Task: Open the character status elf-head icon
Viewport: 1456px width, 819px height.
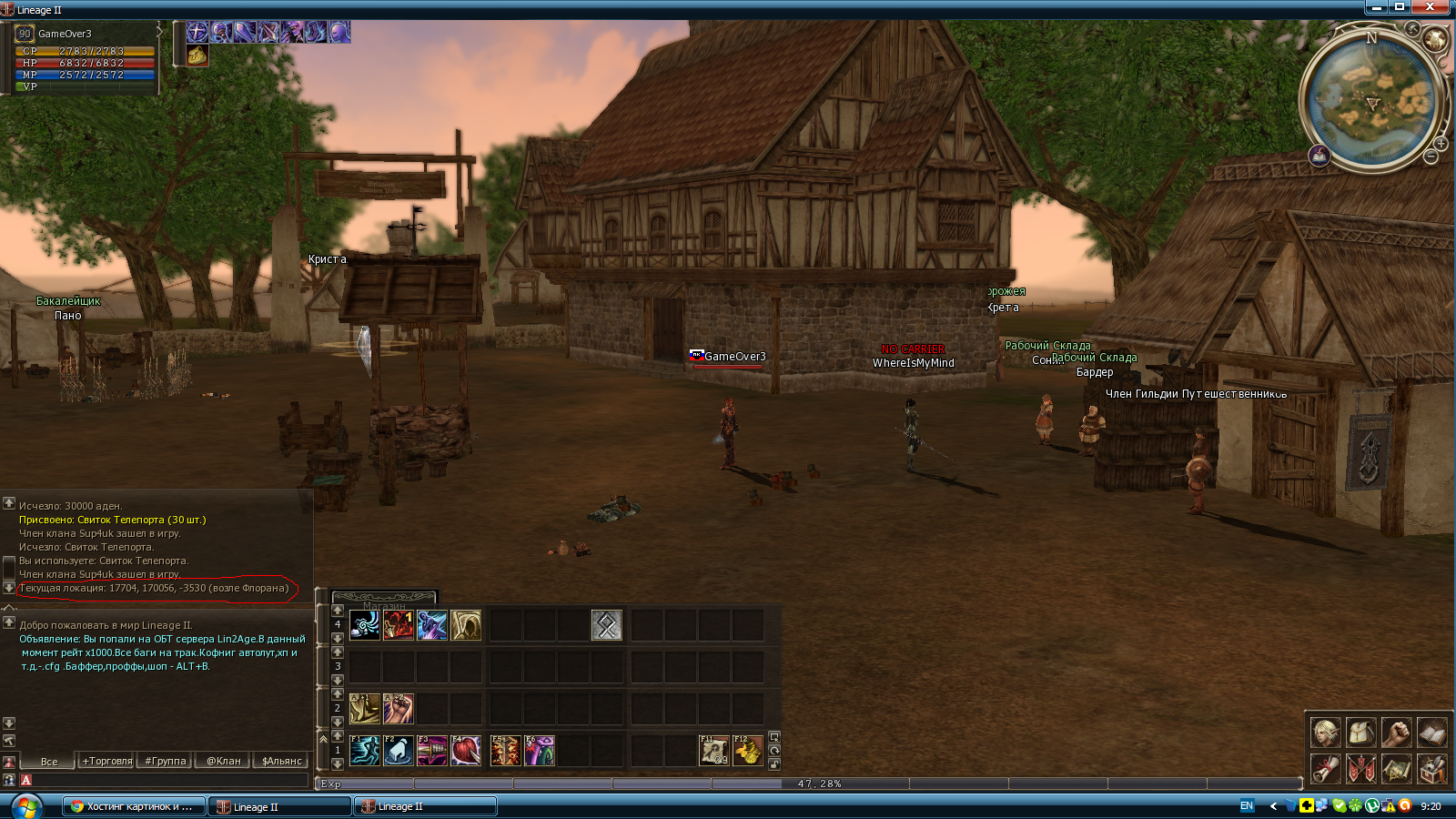Action: tap(1325, 732)
